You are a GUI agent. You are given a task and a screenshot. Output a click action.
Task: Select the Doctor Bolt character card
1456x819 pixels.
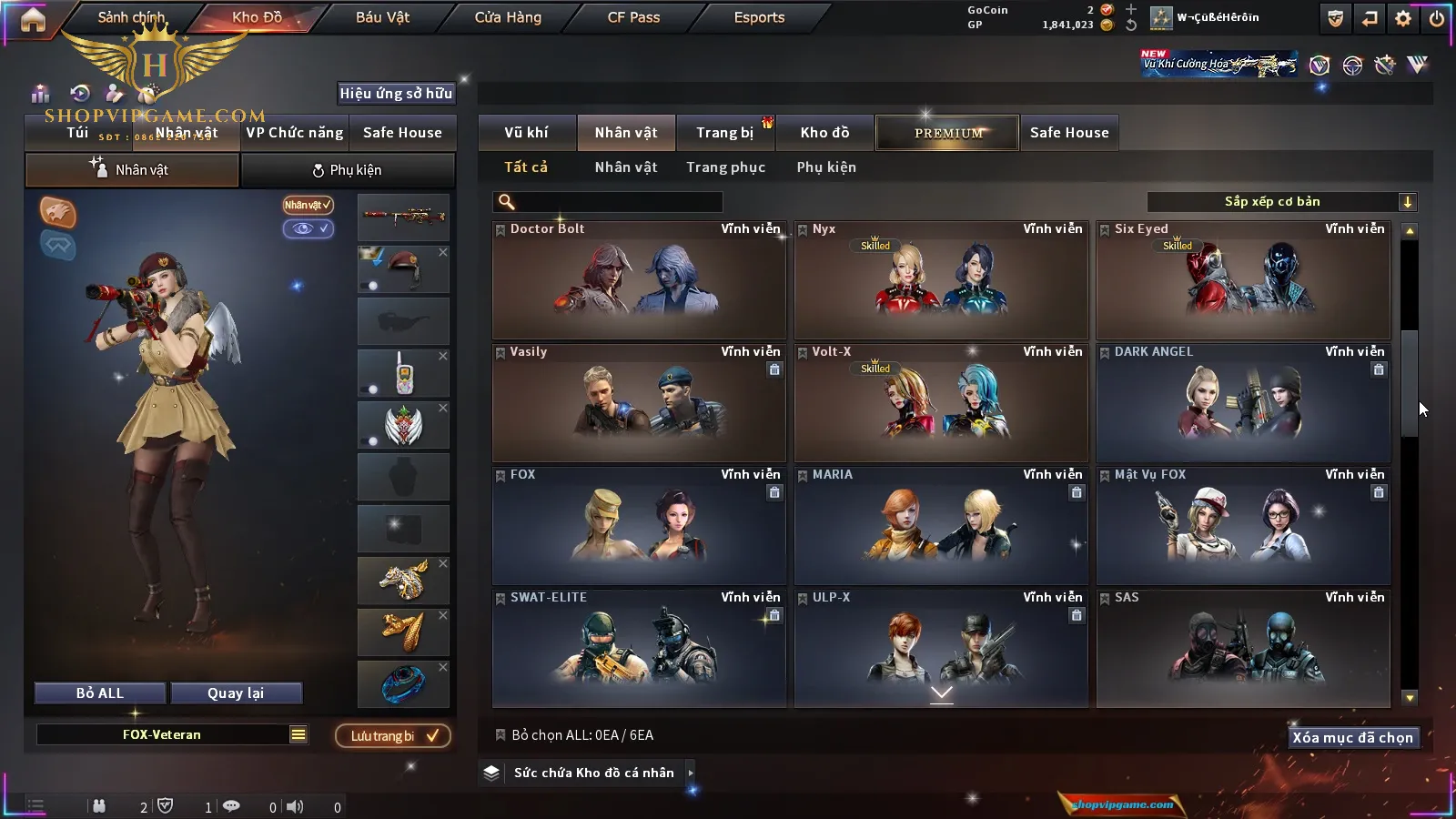[639, 280]
